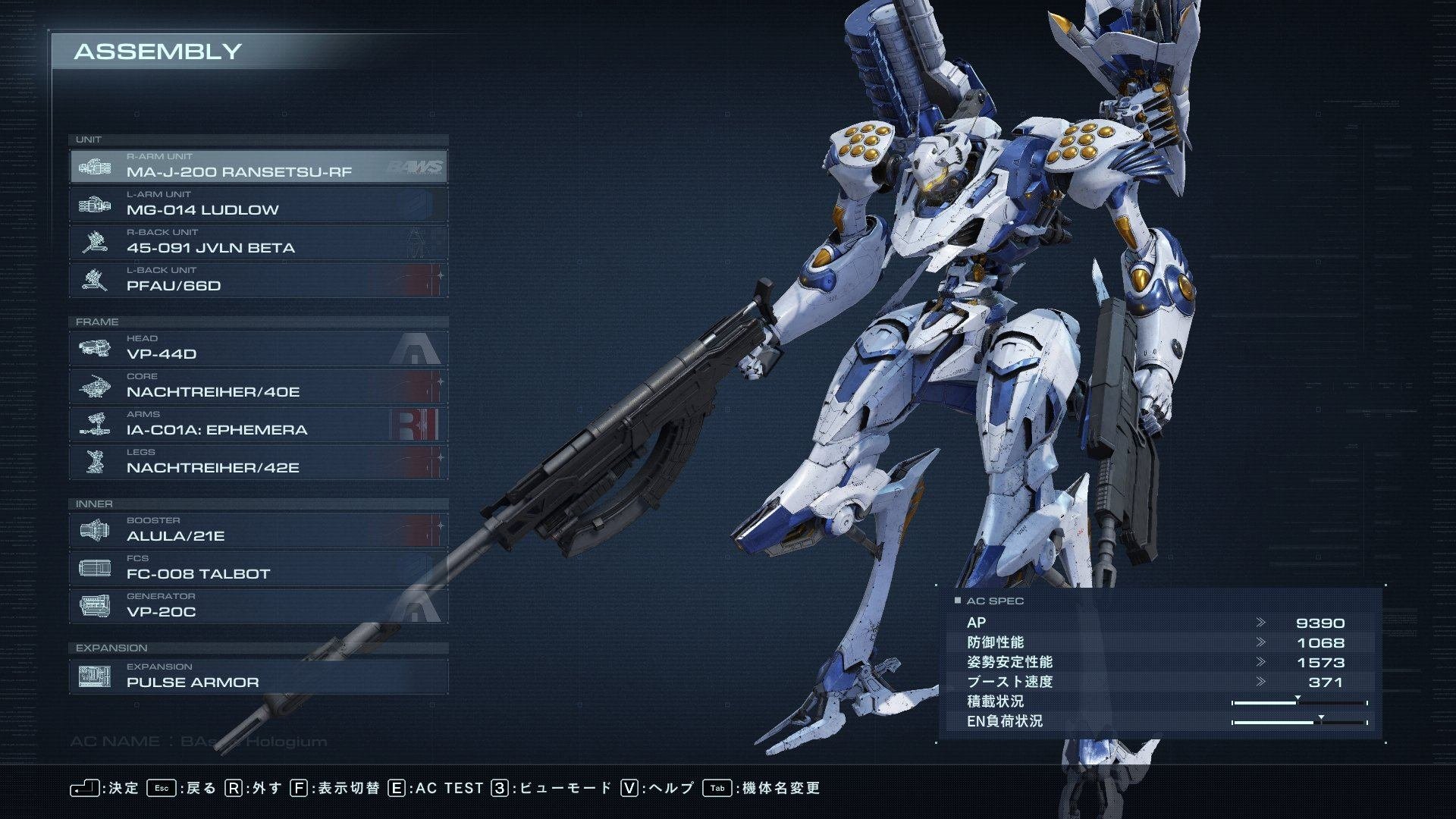
Task: Change the HEAD part VP-44D
Action: click(258, 348)
